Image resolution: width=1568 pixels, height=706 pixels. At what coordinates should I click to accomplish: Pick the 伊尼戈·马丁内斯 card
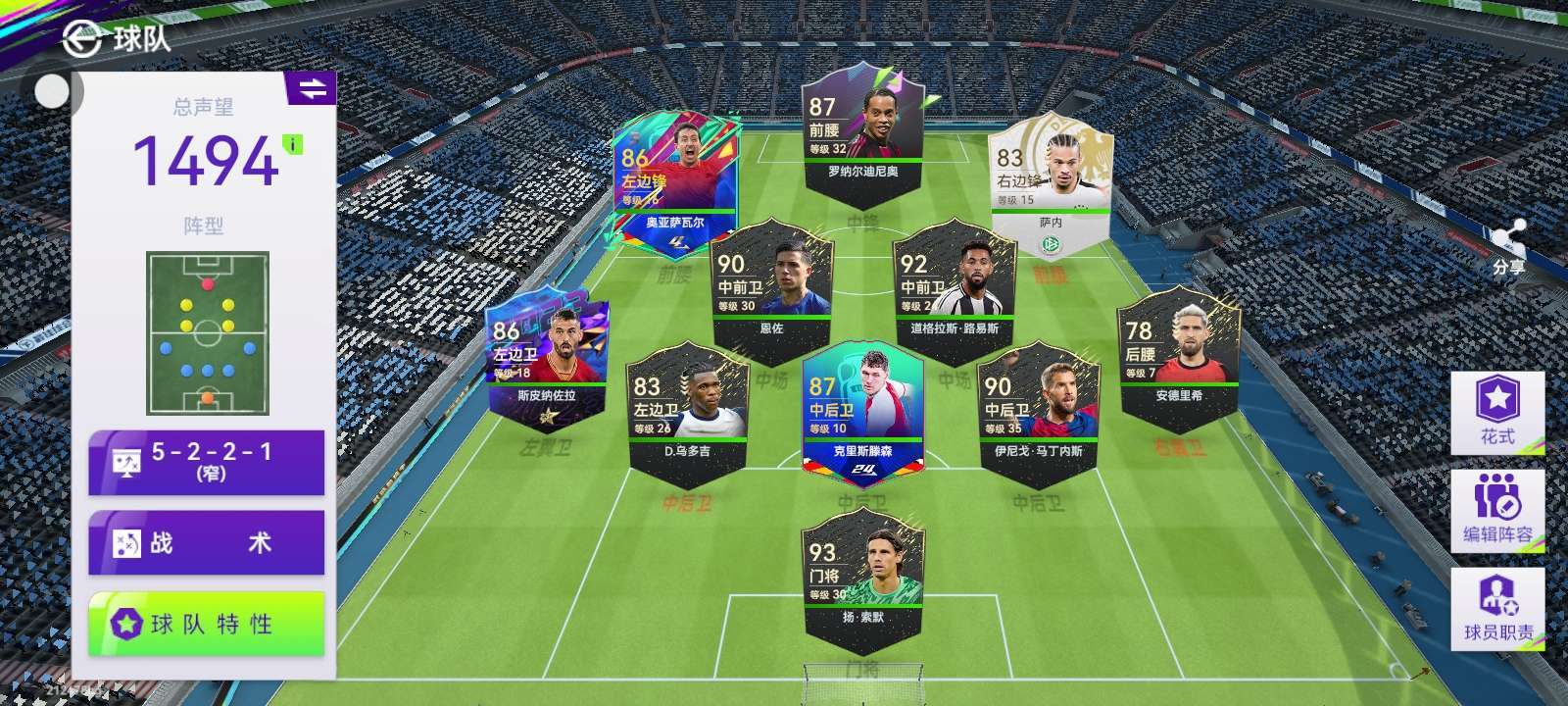(x=1038, y=412)
